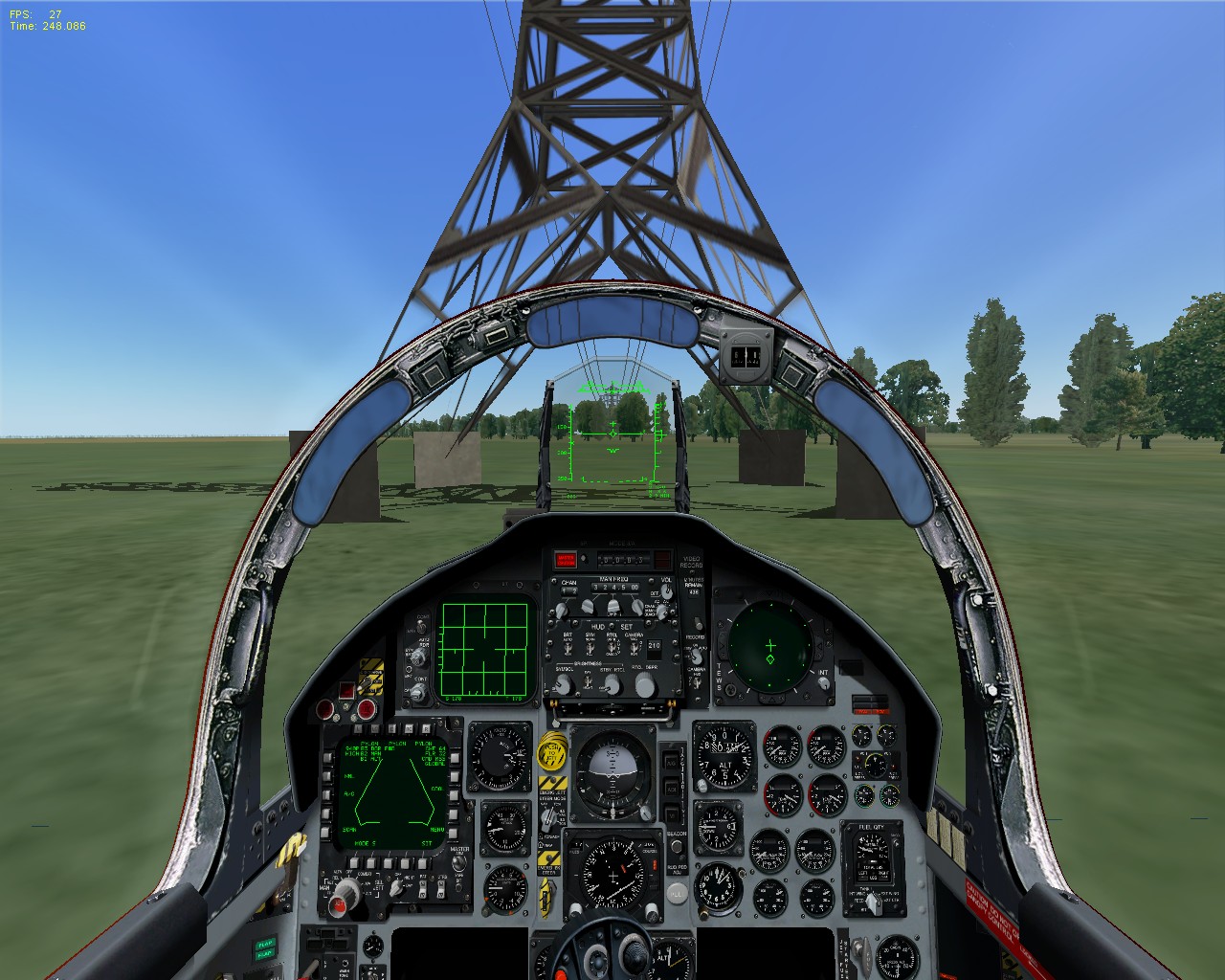The height and width of the screenshot is (980, 1225).
Task: Select the SIT page label on MFD
Action: pyautogui.click(x=425, y=842)
